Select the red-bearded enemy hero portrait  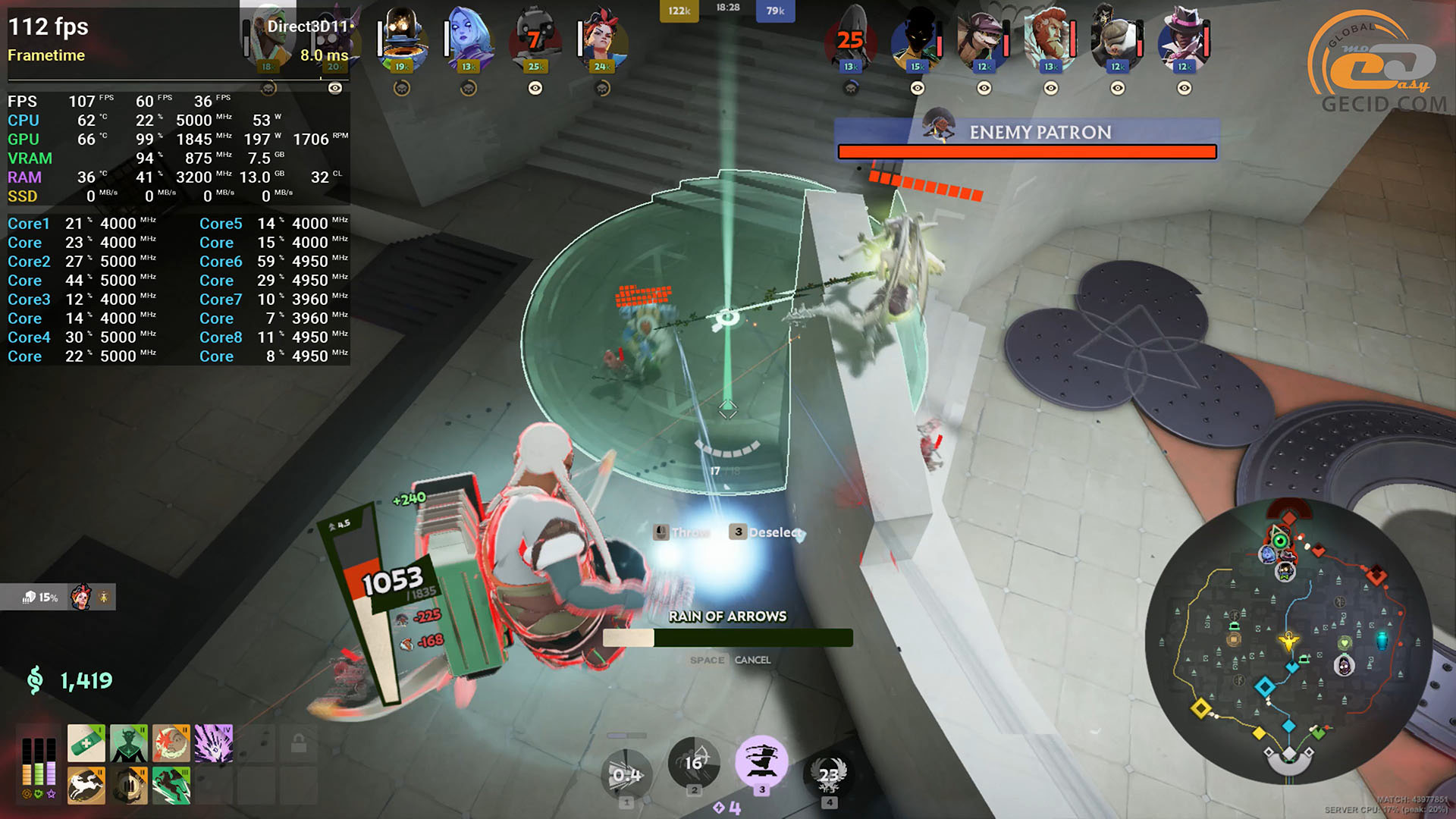(x=1050, y=36)
